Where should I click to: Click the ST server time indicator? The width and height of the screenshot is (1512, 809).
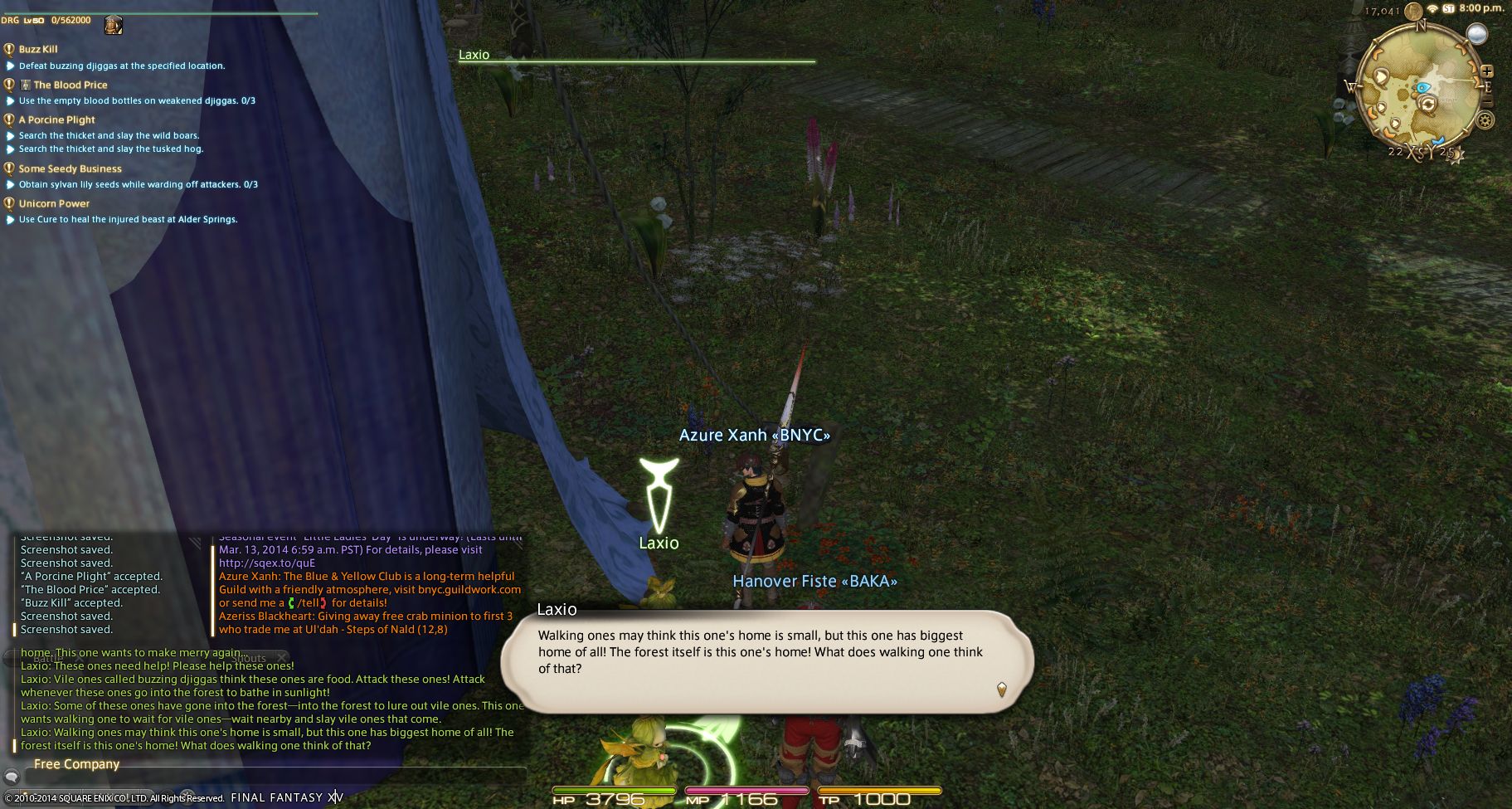tap(1448, 8)
